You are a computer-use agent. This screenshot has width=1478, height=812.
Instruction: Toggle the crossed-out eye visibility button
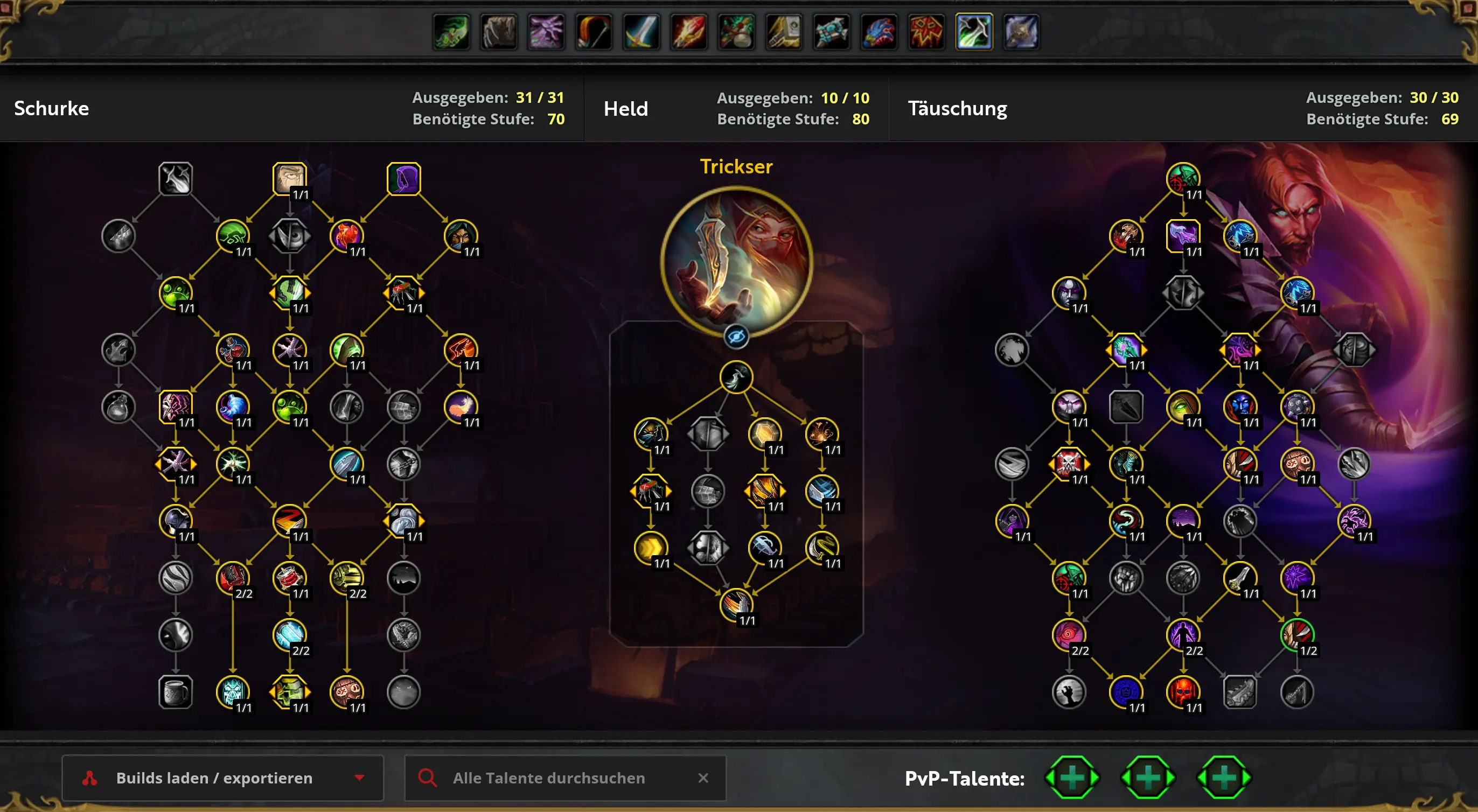736,337
